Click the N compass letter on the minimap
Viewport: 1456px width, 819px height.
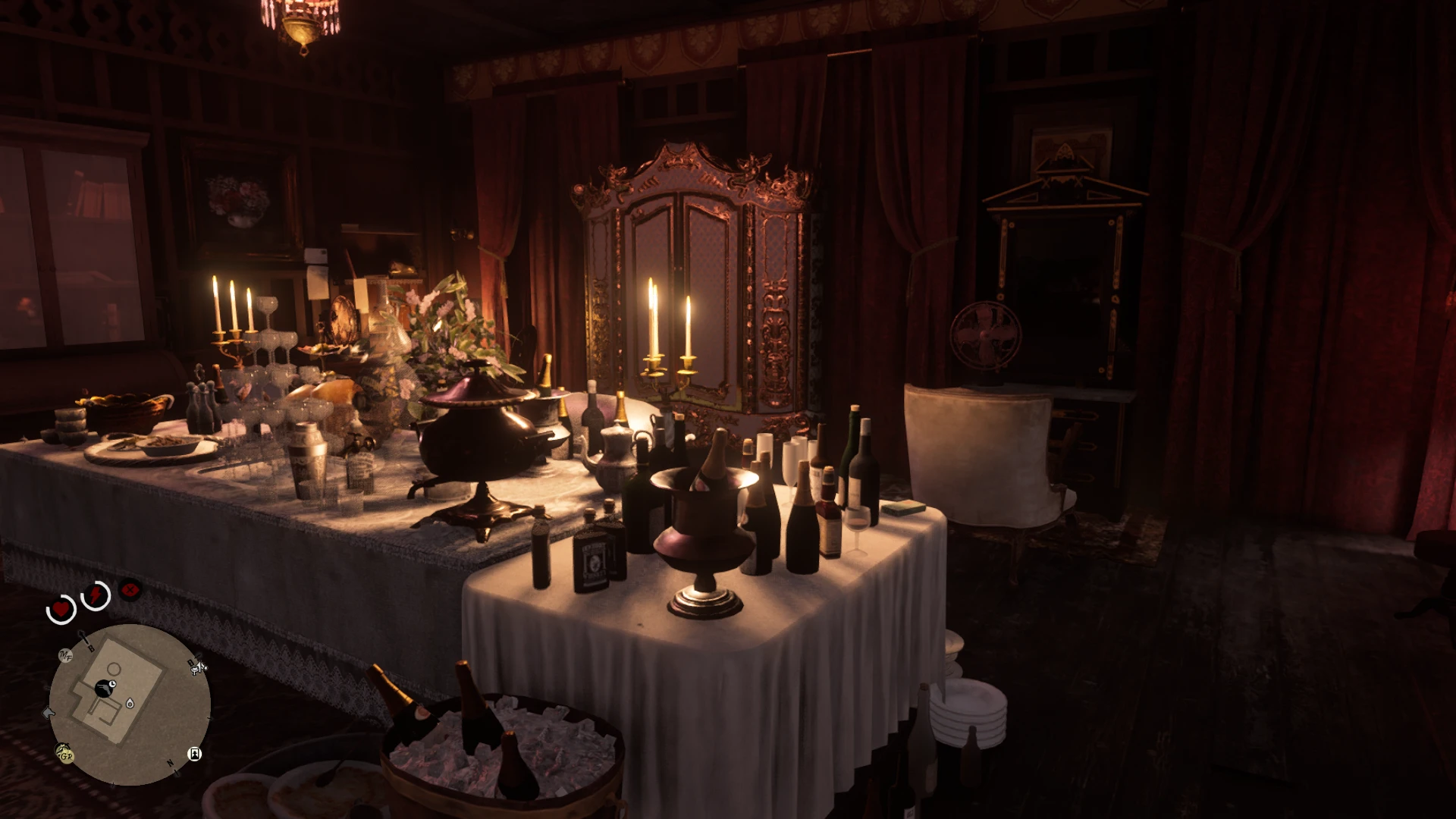coord(169,763)
